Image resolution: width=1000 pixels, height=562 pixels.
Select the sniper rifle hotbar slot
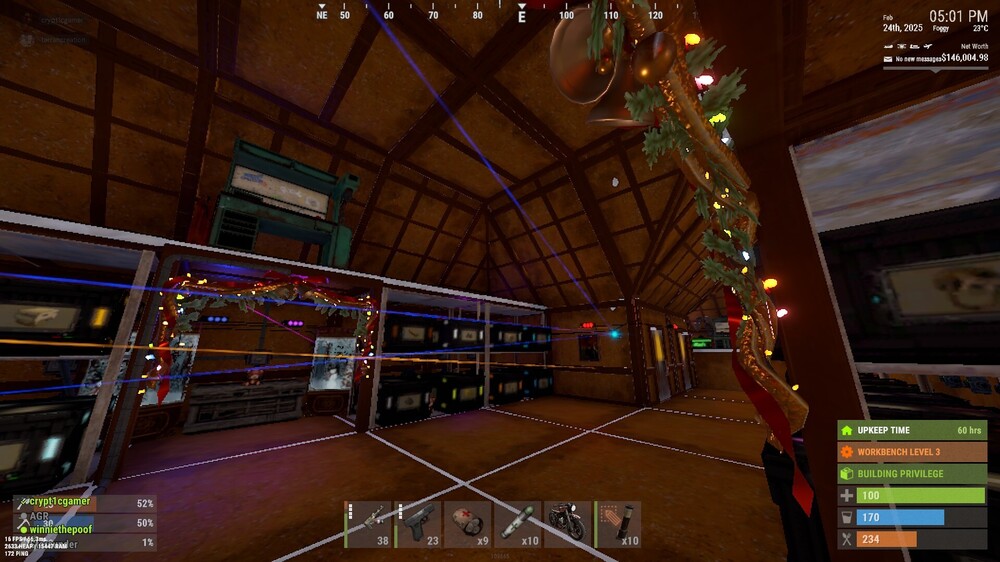(x=368, y=524)
